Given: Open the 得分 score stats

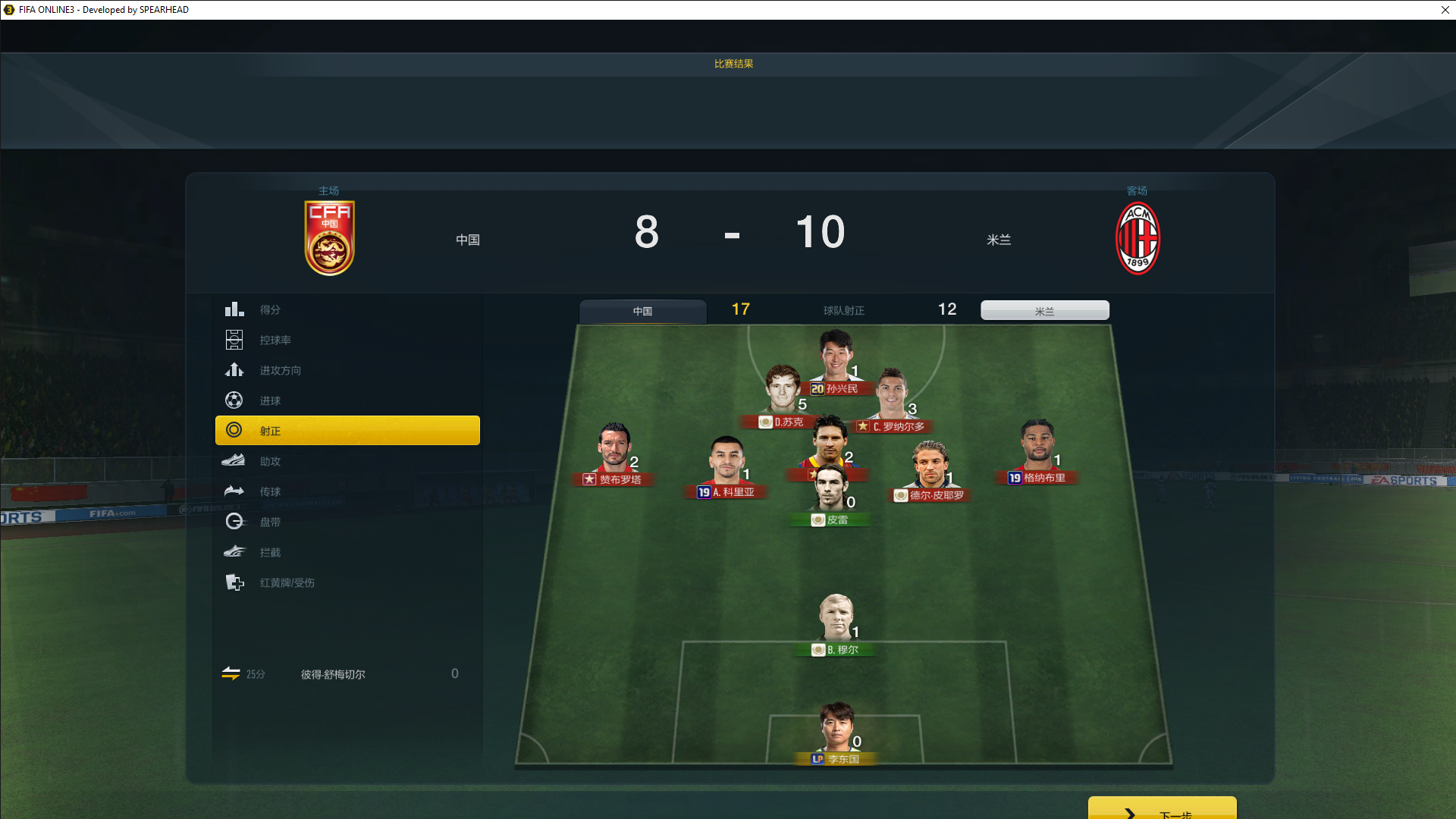Looking at the screenshot, I should [x=270, y=309].
